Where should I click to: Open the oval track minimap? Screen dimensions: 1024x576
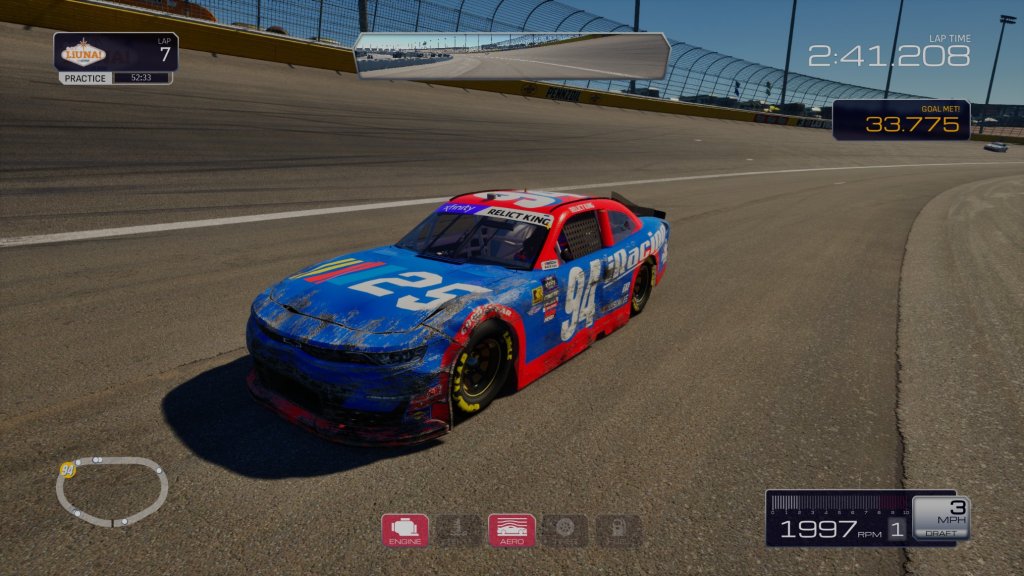(111, 491)
